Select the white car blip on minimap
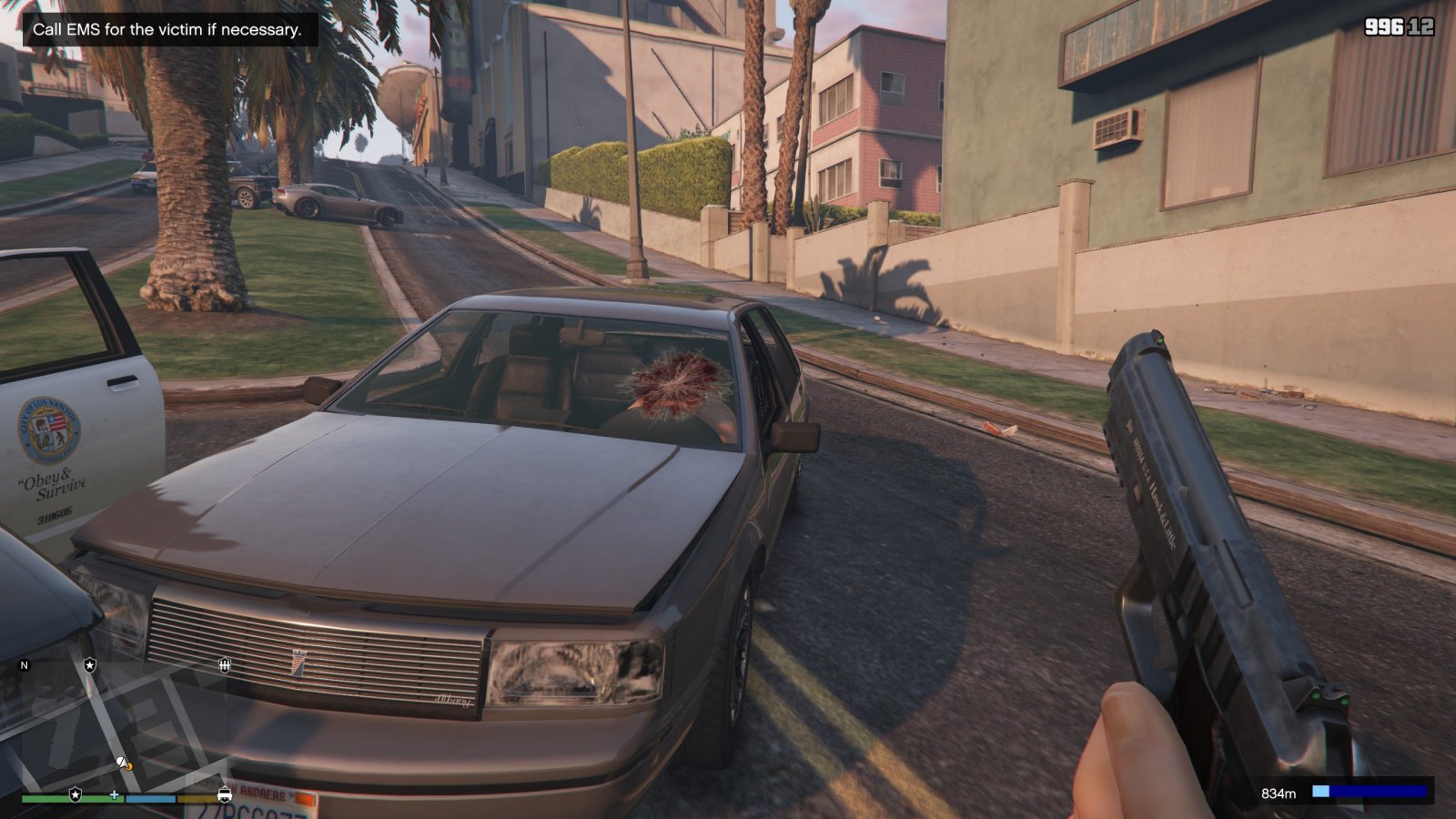The image size is (1456, 819). point(224,794)
